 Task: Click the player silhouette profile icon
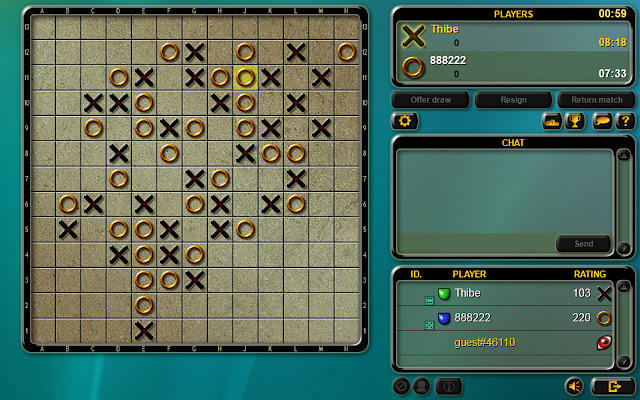(422, 385)
